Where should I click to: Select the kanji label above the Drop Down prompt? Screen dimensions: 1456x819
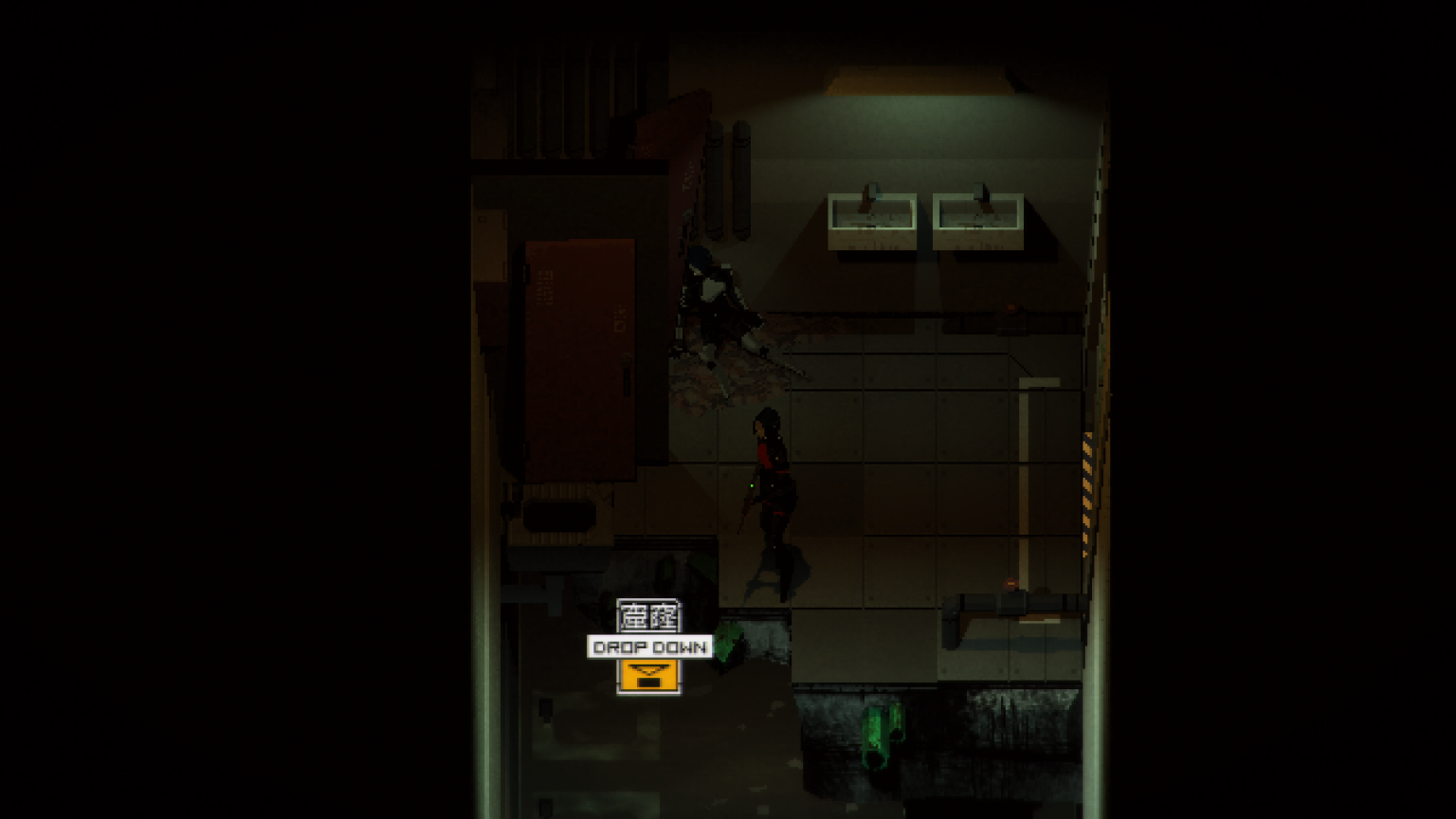[x=649, y=616]
